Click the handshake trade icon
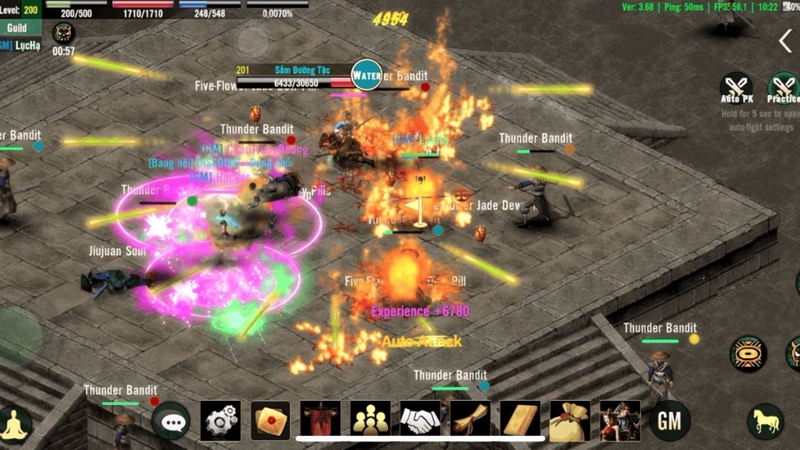The width and height of the screenshot is (800, 450). click(x=420, y=421)
